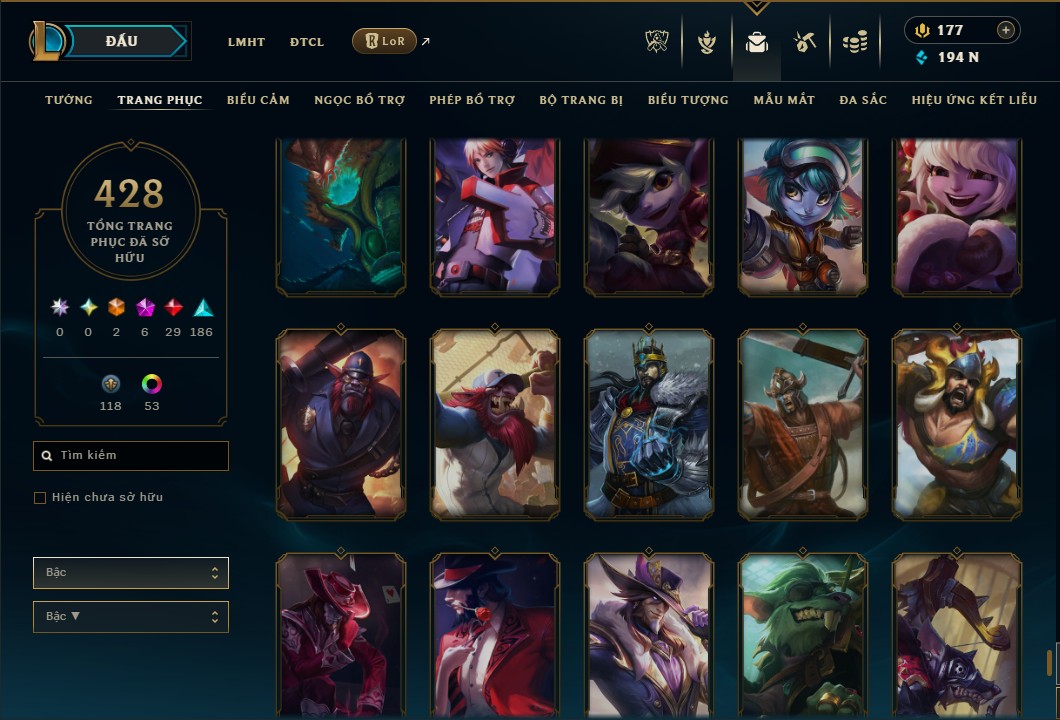Open the backpack collection icon
This screenshot has height=720, width=1060.
point(757,42)
